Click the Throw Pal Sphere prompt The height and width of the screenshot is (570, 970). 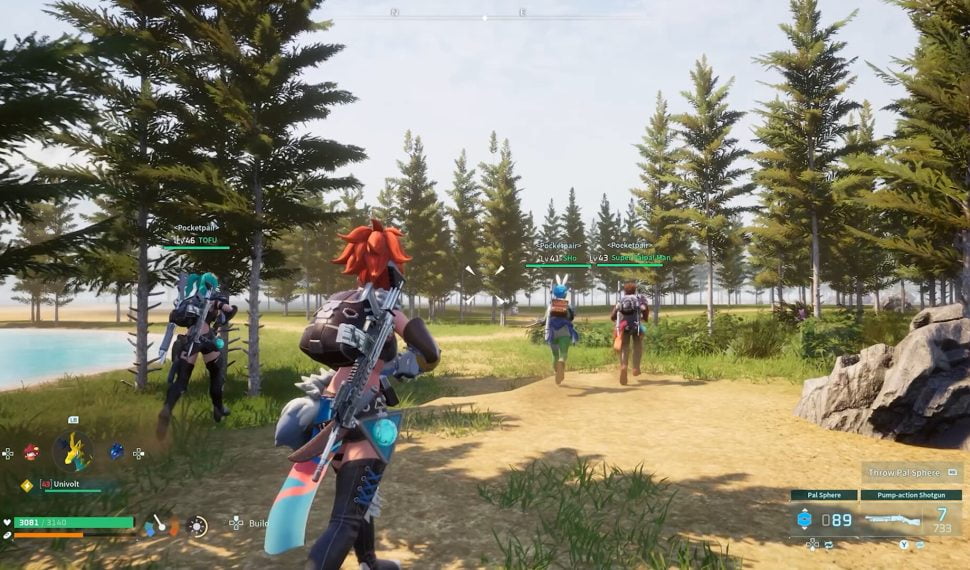(x=911, y=473)
